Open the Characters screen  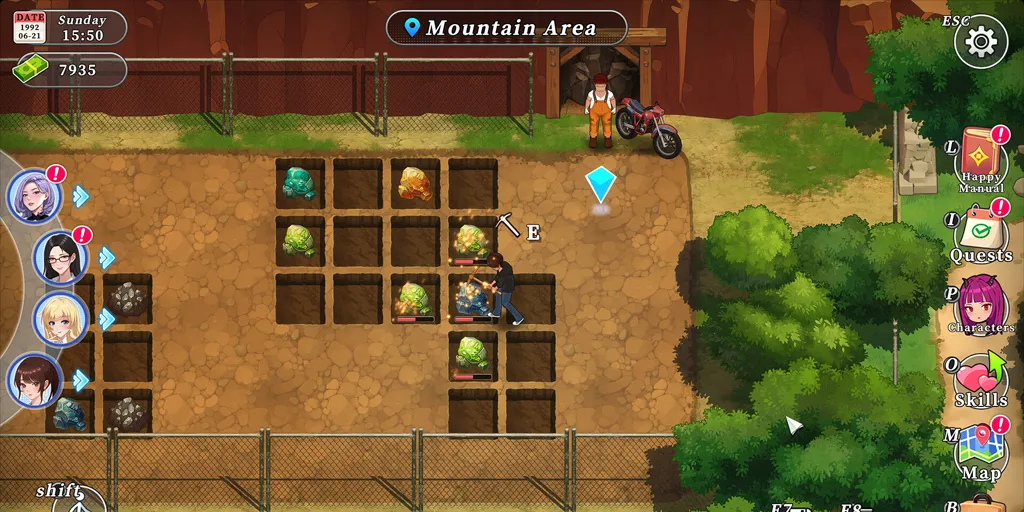click(x=980, y=302)
